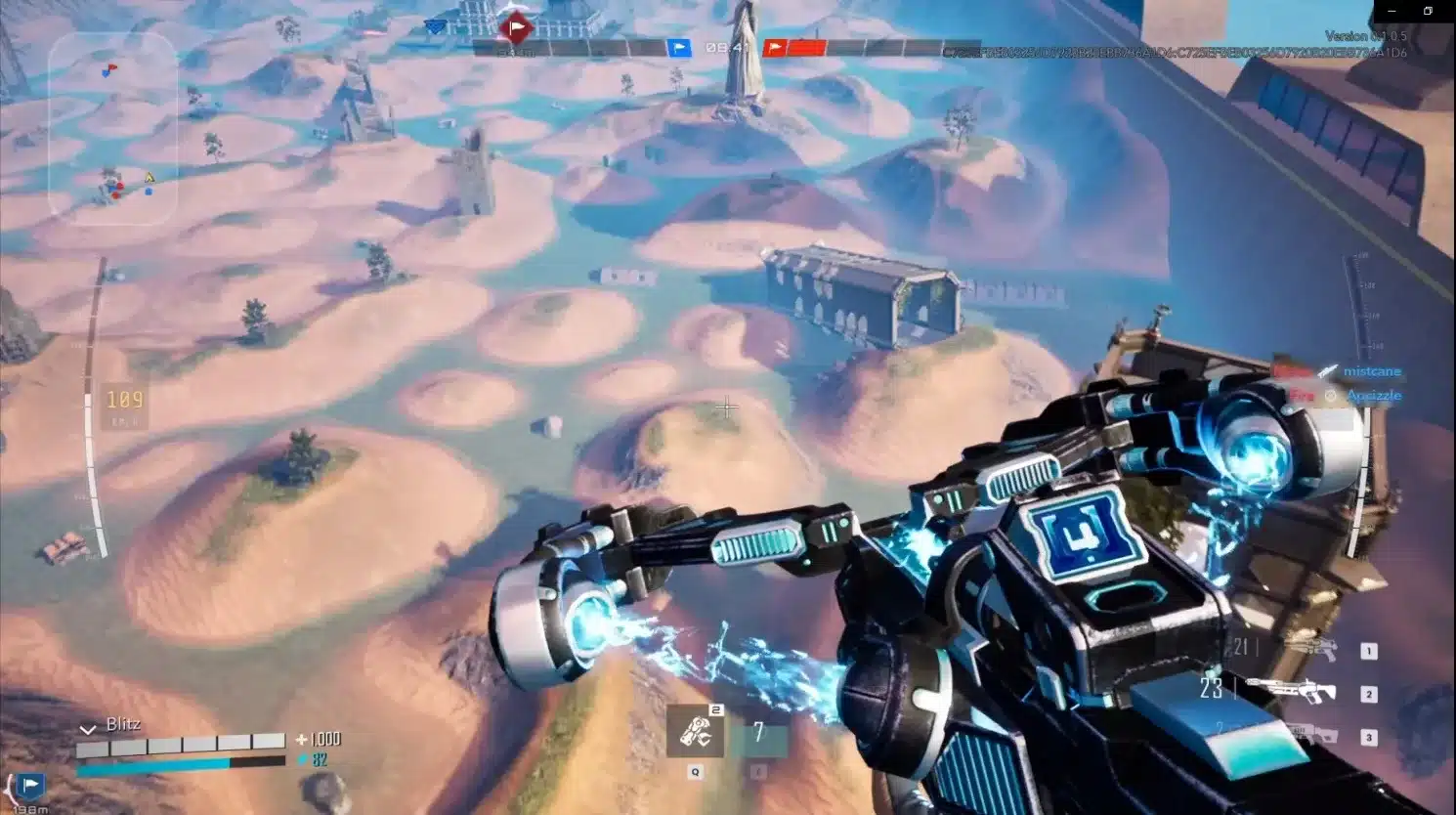Select the ability slot showing cooldown 7

pos(758,733)
